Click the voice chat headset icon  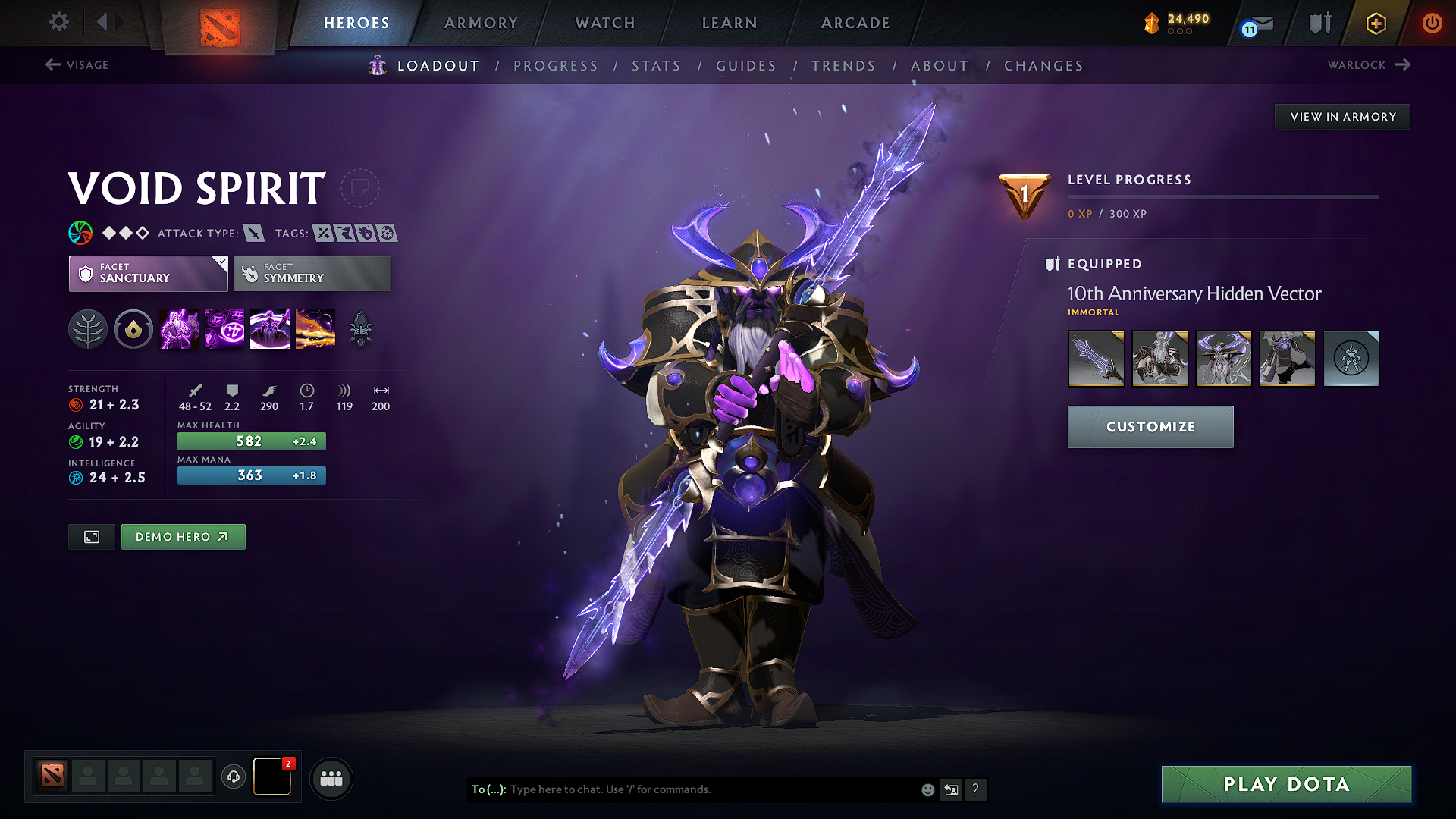click(x=233, y=777)
